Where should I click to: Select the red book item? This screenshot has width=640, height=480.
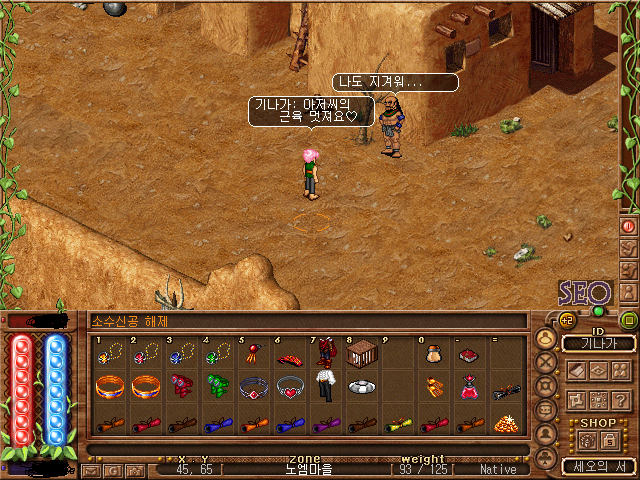click(468, 354)
